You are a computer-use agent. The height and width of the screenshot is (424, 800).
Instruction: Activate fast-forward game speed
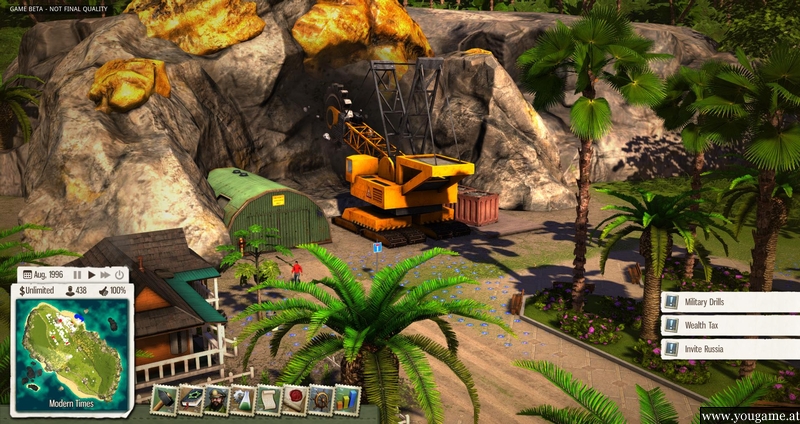coord(105,274)
